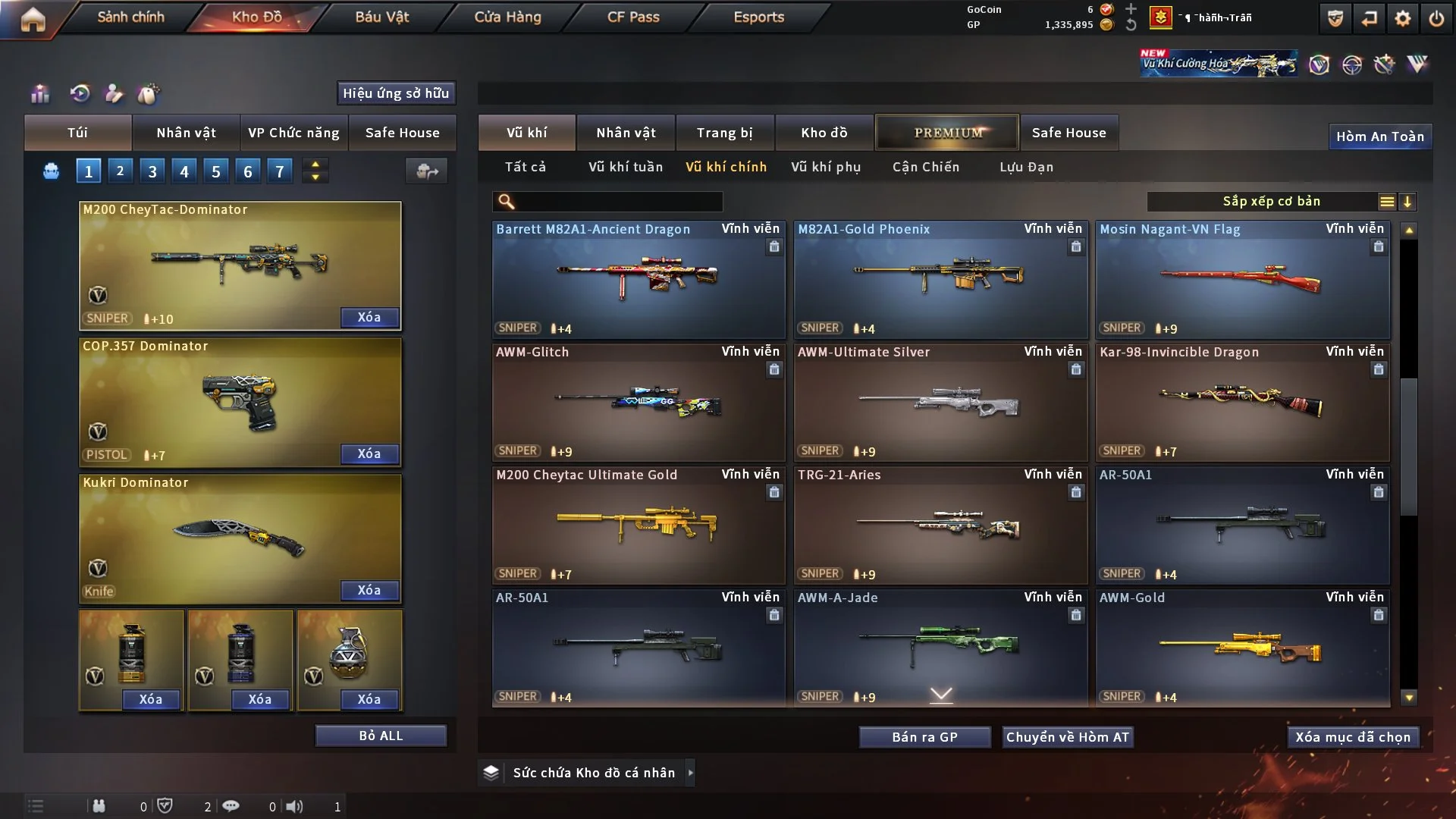Sell selected item with Bán ra GP
The image size is (1456, 819).
[x=924, y=737]
